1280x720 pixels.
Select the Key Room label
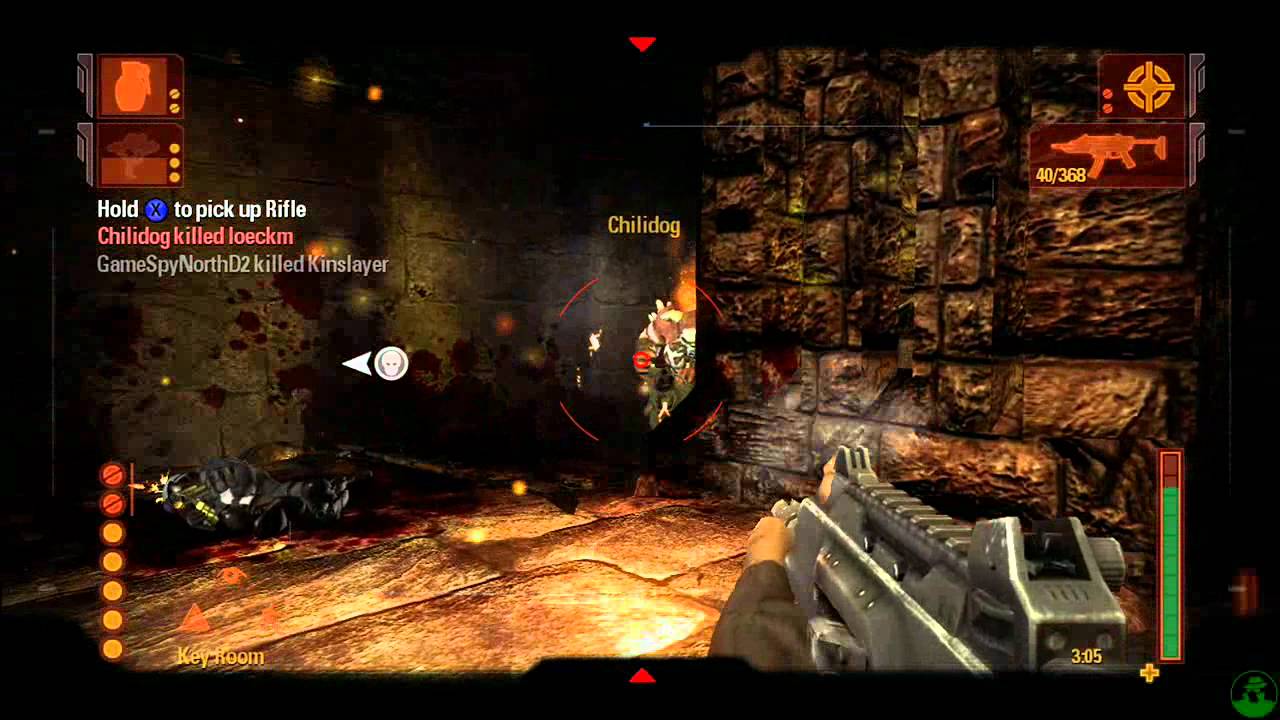222,656
